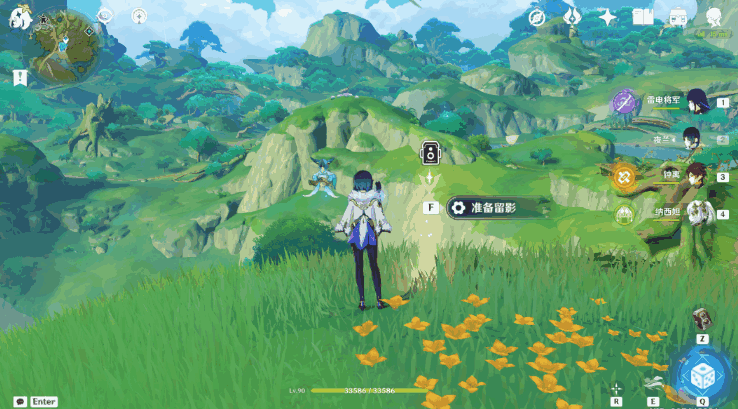Open the Wish star icon
This screenshot has width=738, height=409.
(x=607, y=17)
